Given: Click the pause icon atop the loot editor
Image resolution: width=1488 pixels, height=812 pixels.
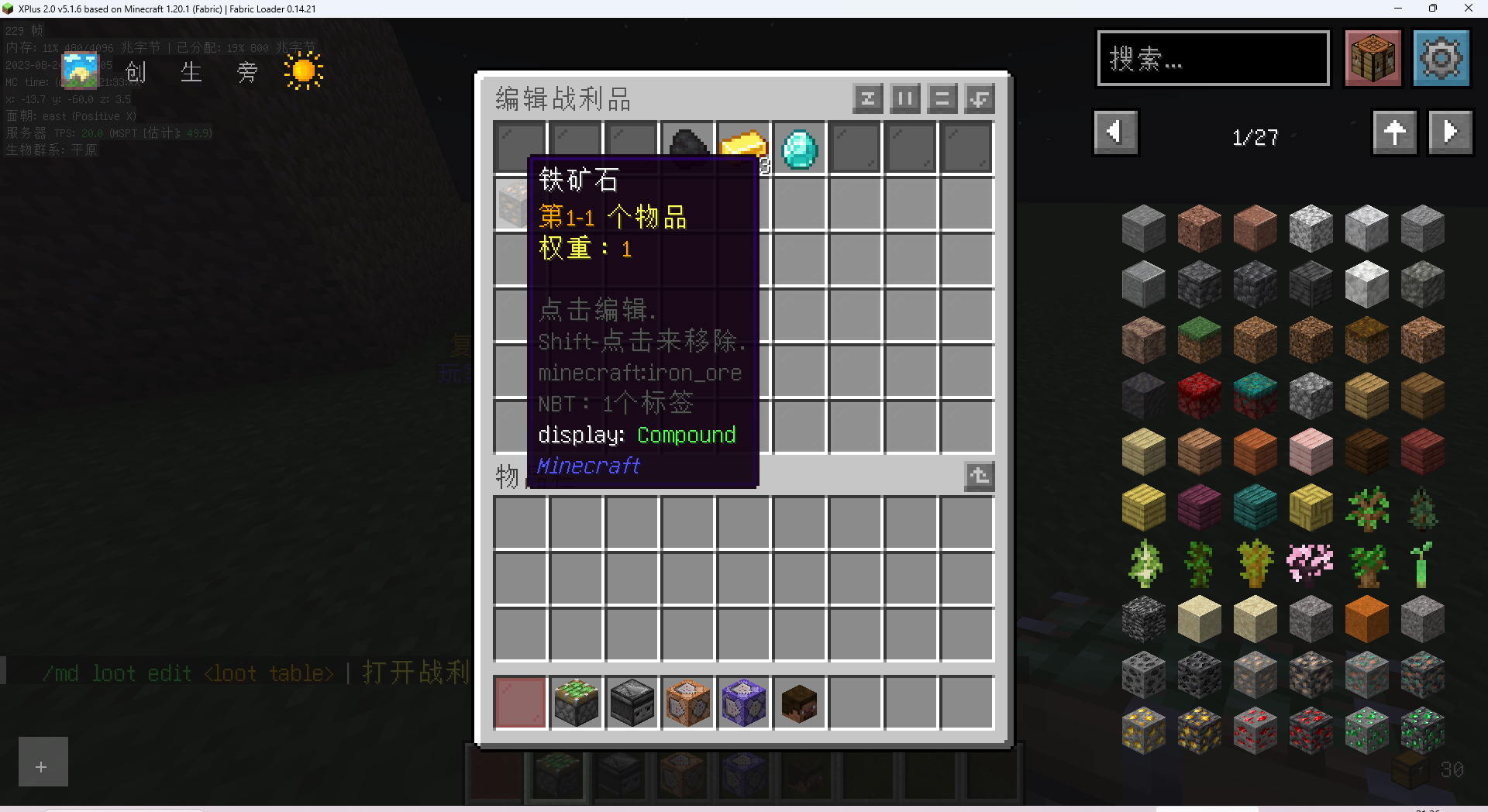Looking at the screenshot, I should [x=904, y=98].
